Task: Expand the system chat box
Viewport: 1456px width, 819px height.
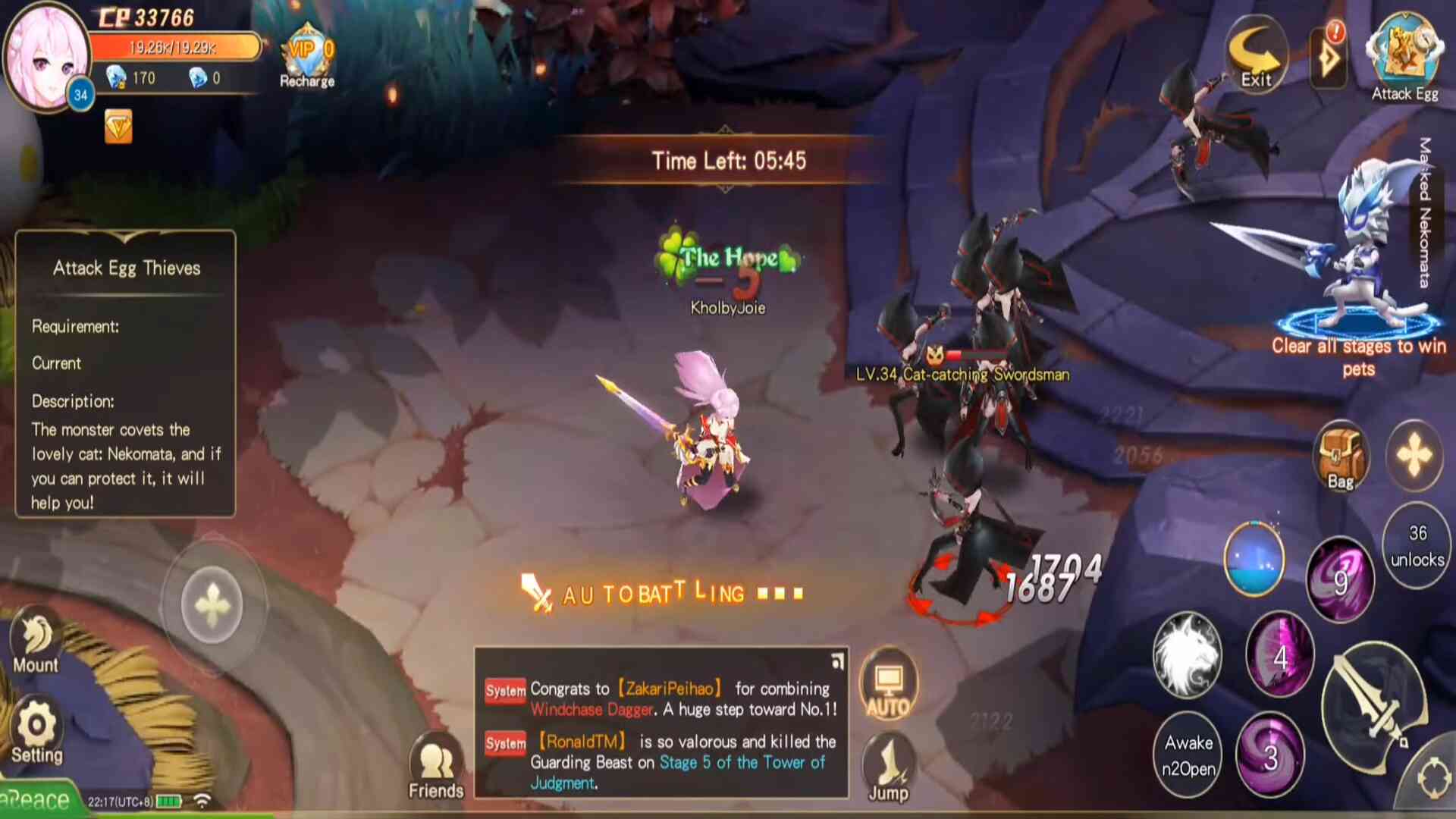Action: point(837,661)
